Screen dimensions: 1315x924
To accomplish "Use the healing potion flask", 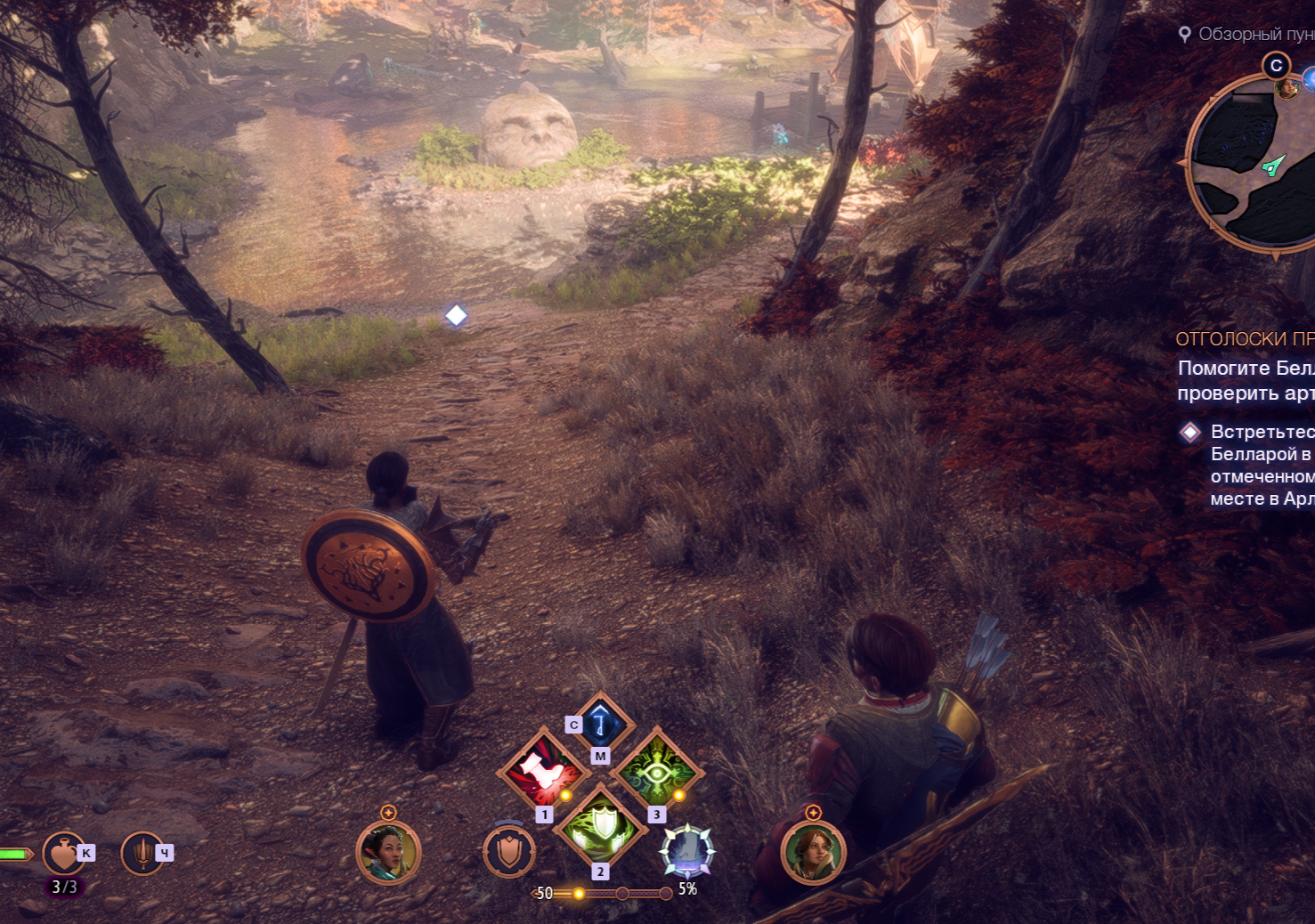I will click(x=63, y=853).
